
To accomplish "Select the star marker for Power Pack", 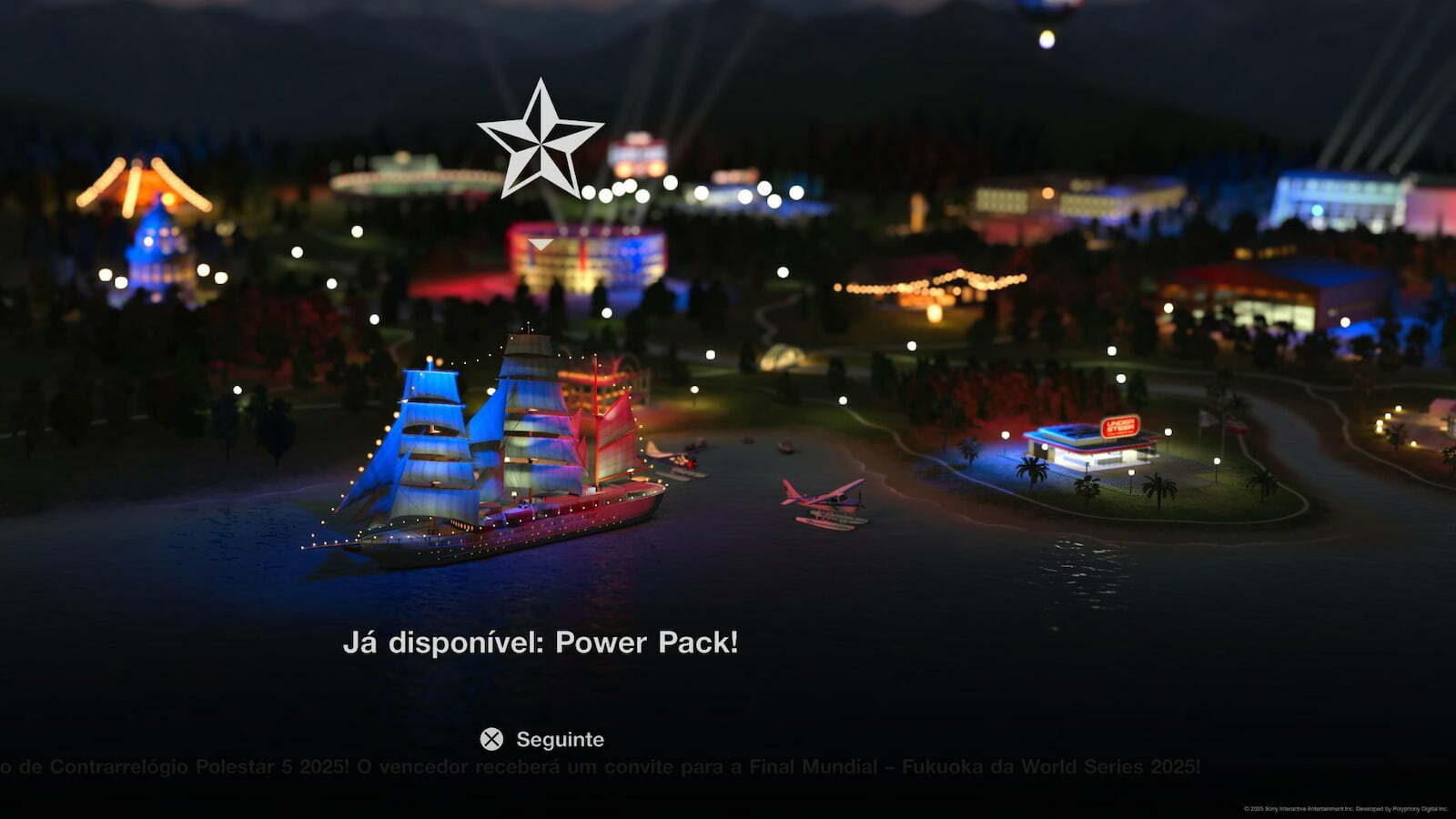I will click(x=540, y=141).
